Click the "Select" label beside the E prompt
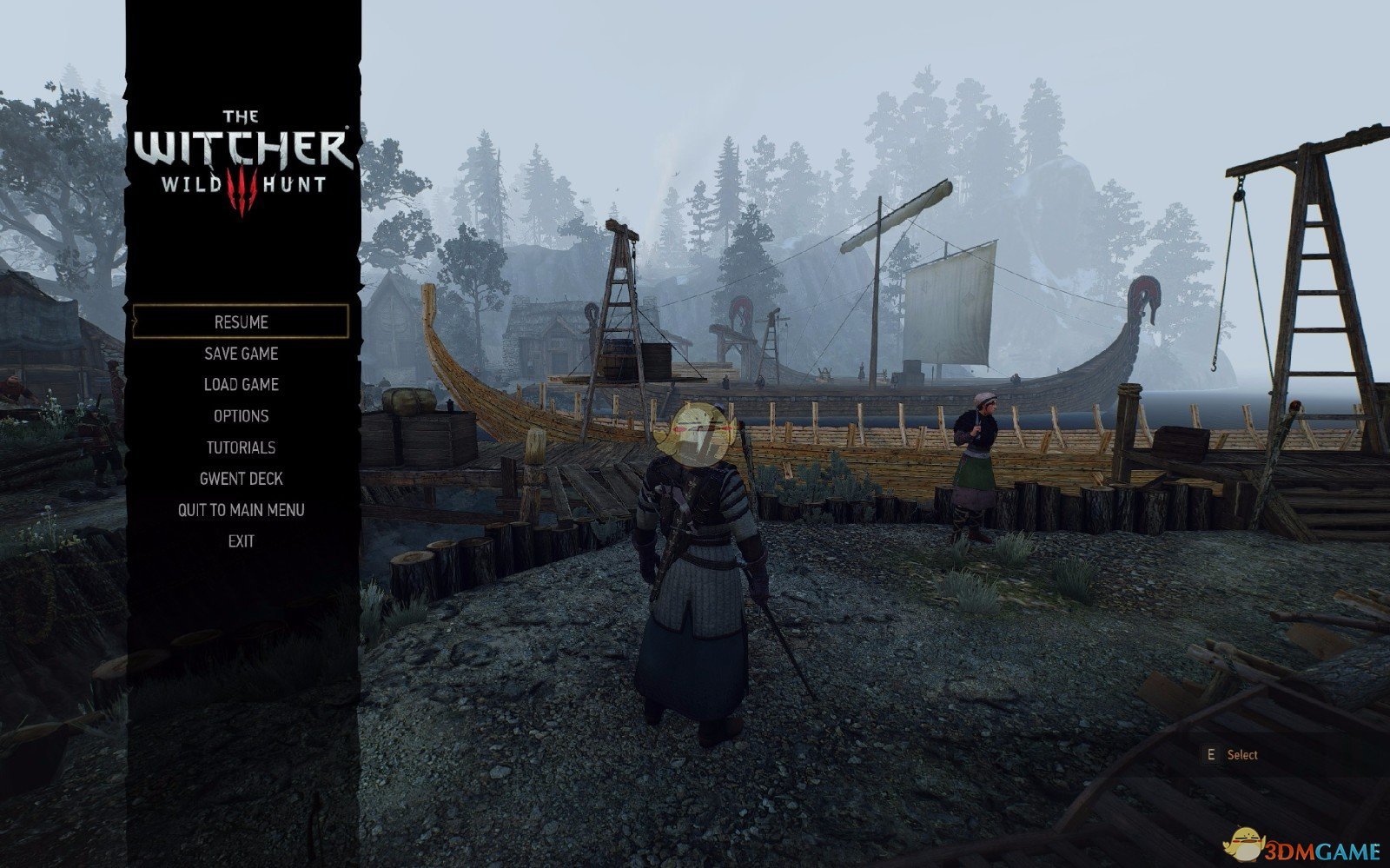This screenshot has height=868, width=1390. (1242, 754)
